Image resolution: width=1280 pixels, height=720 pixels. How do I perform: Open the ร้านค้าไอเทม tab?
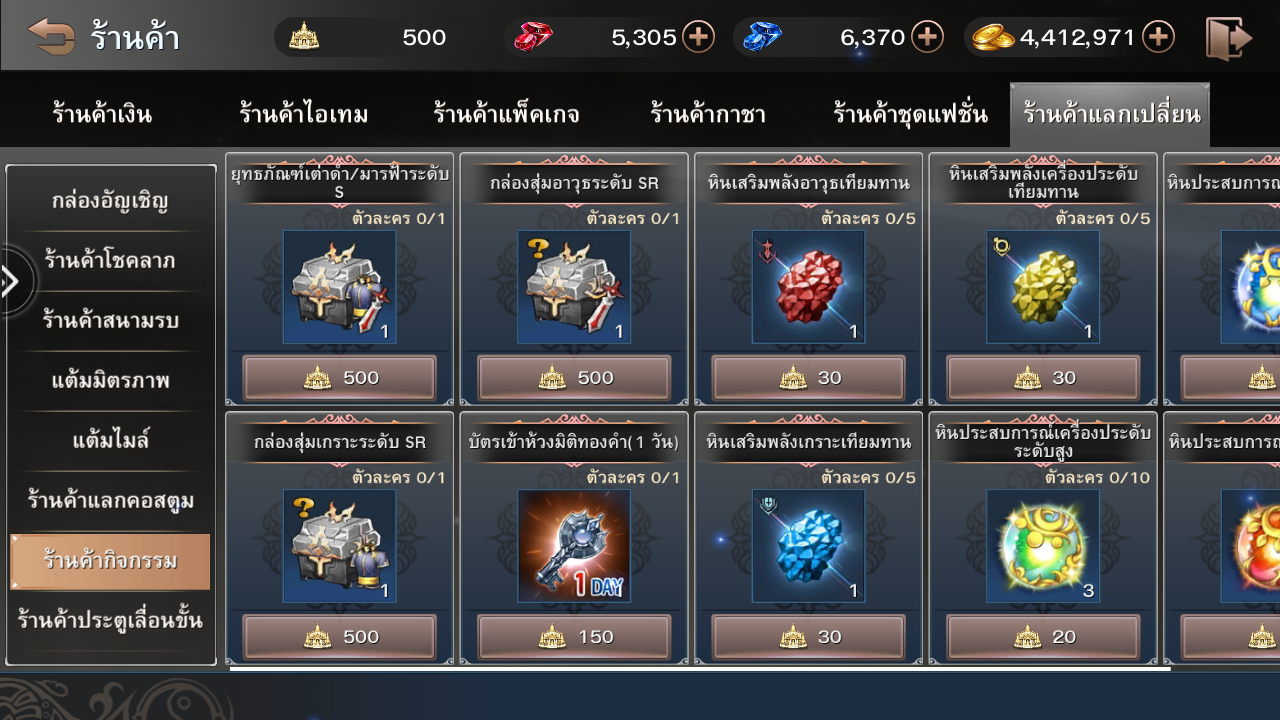pos(303,114)
